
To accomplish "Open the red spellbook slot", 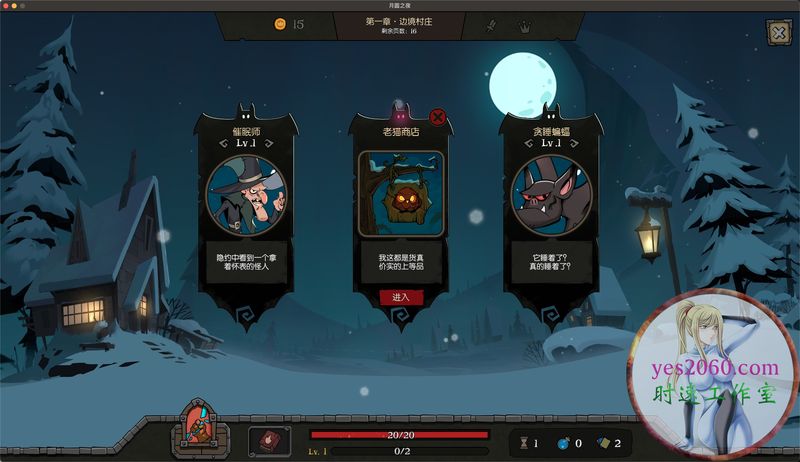I will click(269, 440).
